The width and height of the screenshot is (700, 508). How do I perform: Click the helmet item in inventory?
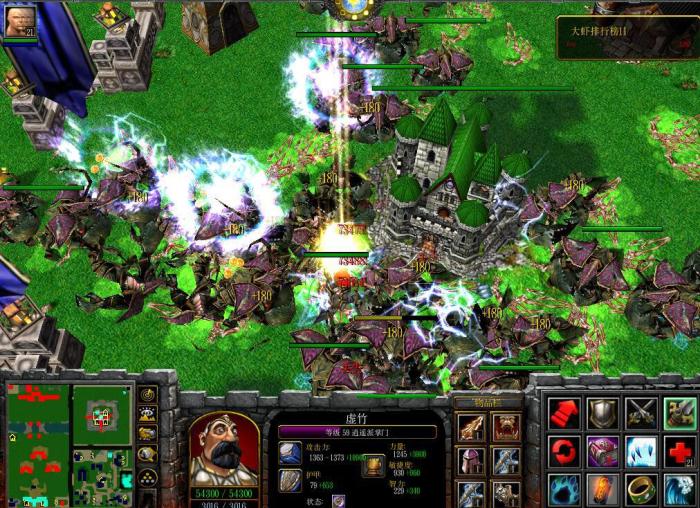[x=471, y=461]
